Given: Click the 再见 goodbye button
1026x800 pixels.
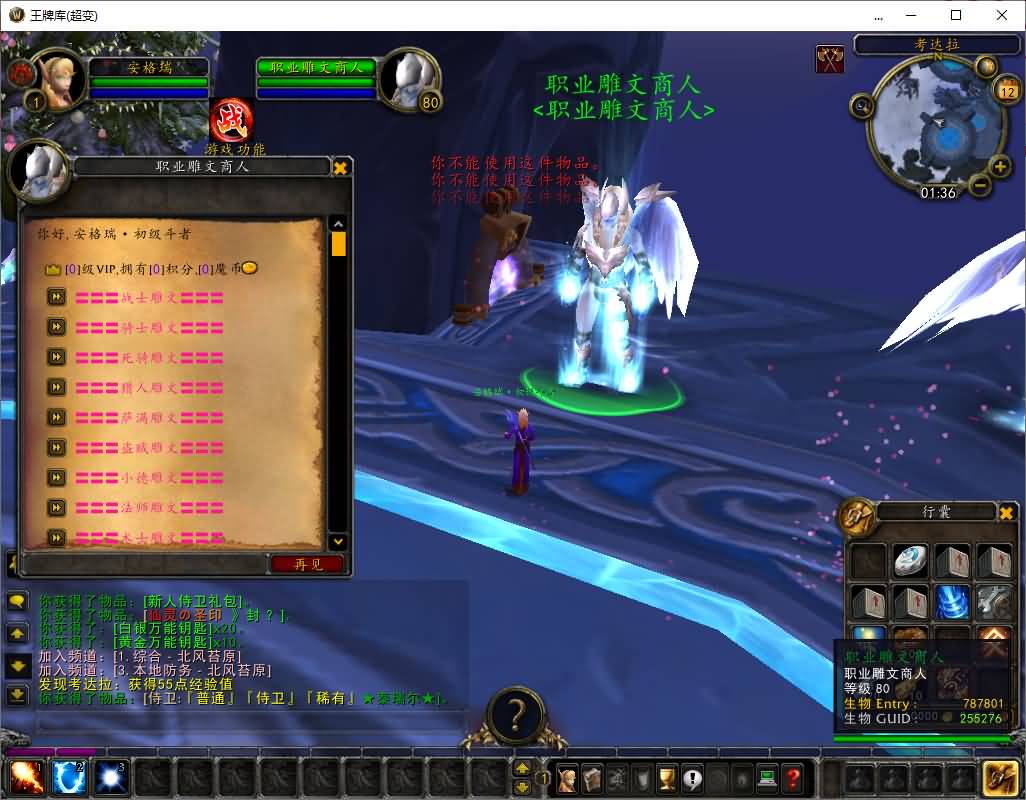Looking at the screenshot, I should point(307,564).
